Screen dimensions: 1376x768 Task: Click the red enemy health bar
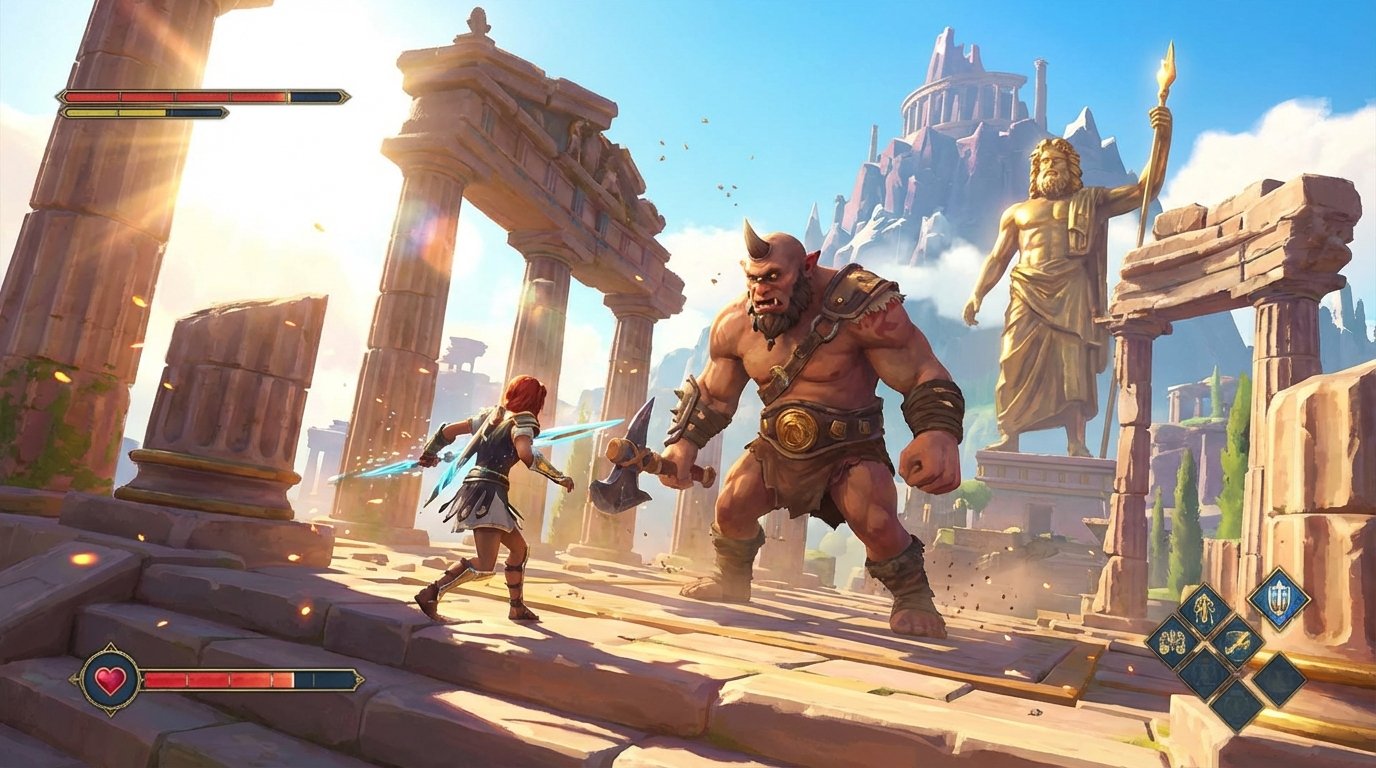coord(170,98)
